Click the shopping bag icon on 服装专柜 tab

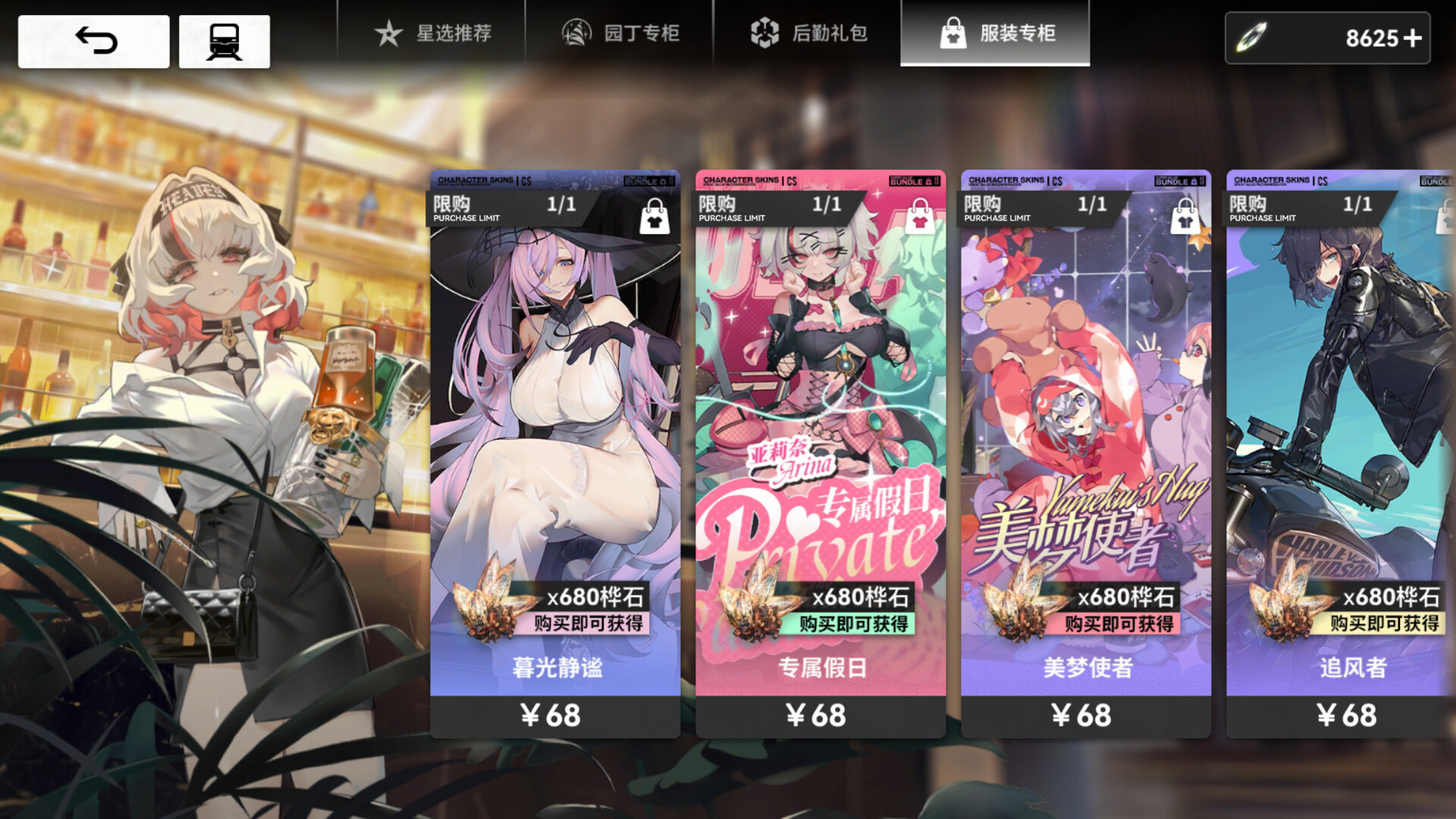pos(955,33)
